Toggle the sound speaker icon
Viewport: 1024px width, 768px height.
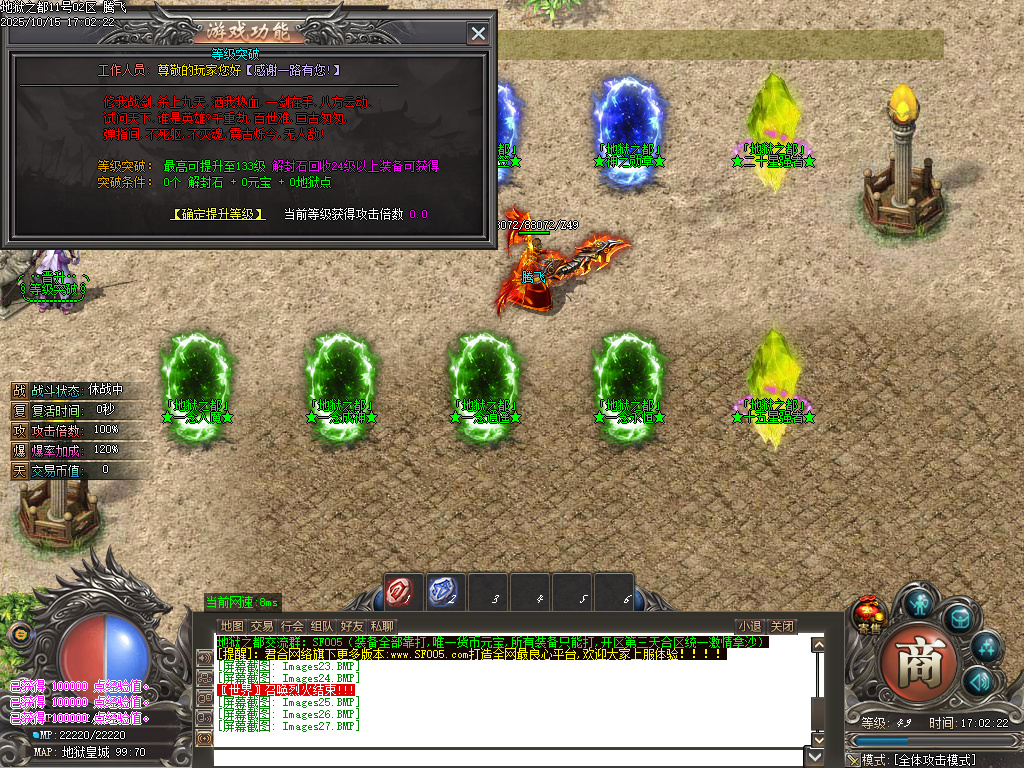coord(977,682)
